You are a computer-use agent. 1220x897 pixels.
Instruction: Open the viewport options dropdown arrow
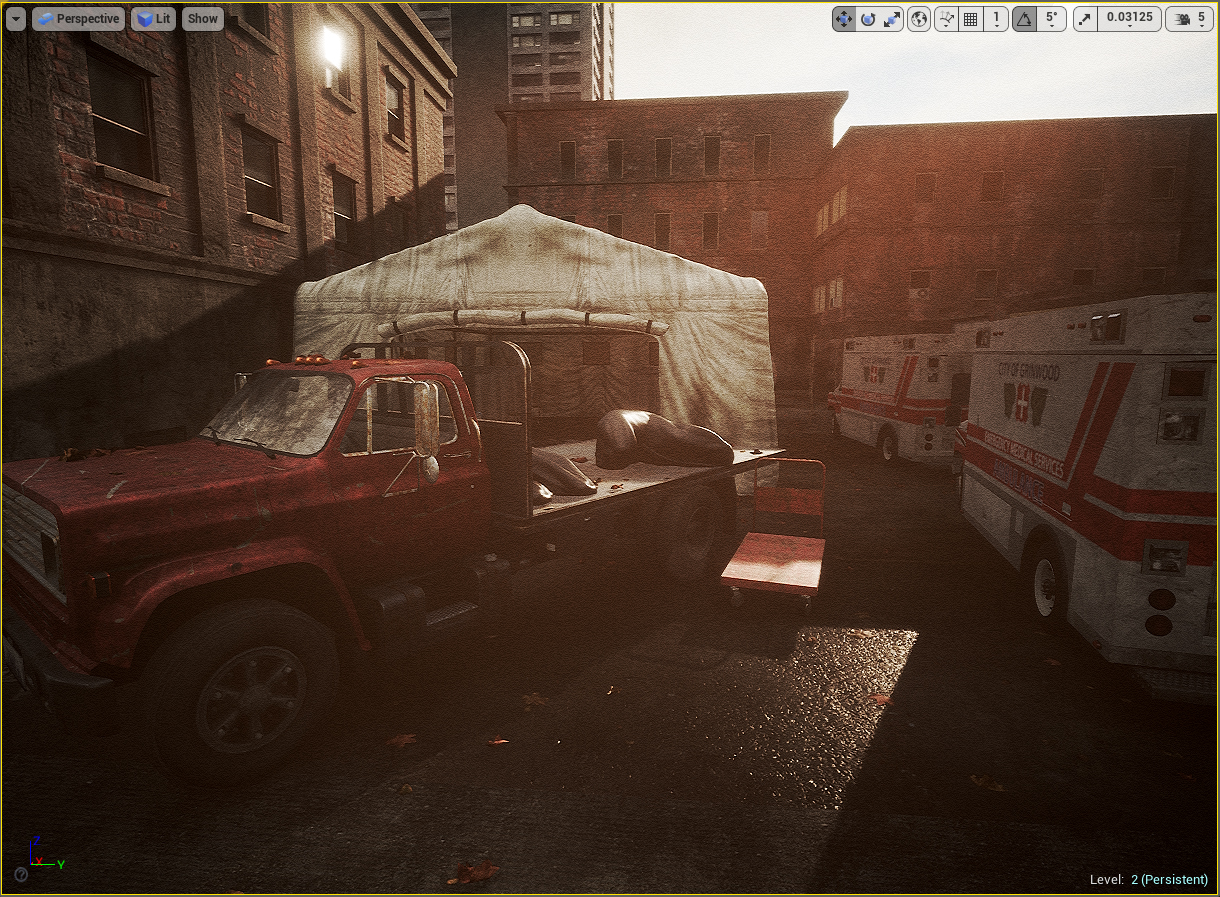pos(15,18)
